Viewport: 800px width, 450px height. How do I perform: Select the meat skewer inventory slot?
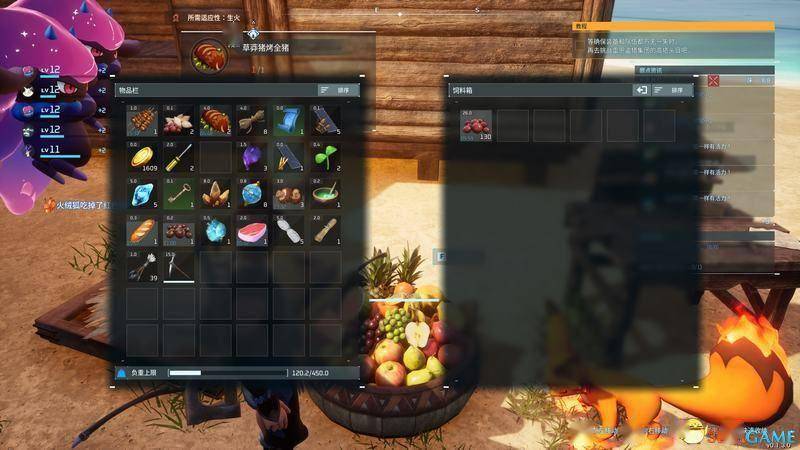[142, 121]
